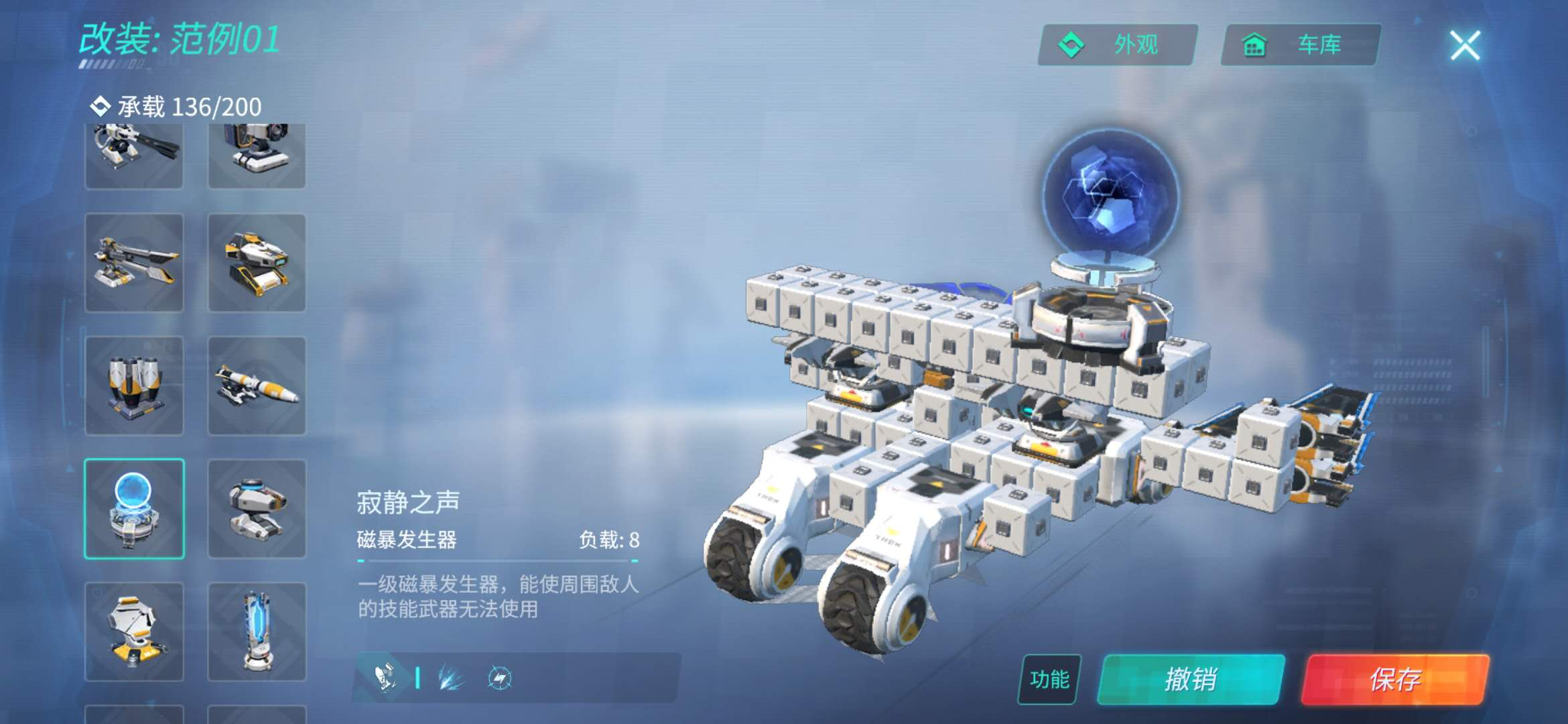This screenshot has height=724, width=1568.
Task: Switch to the circular lightning category icon
Action: [499, 678]
